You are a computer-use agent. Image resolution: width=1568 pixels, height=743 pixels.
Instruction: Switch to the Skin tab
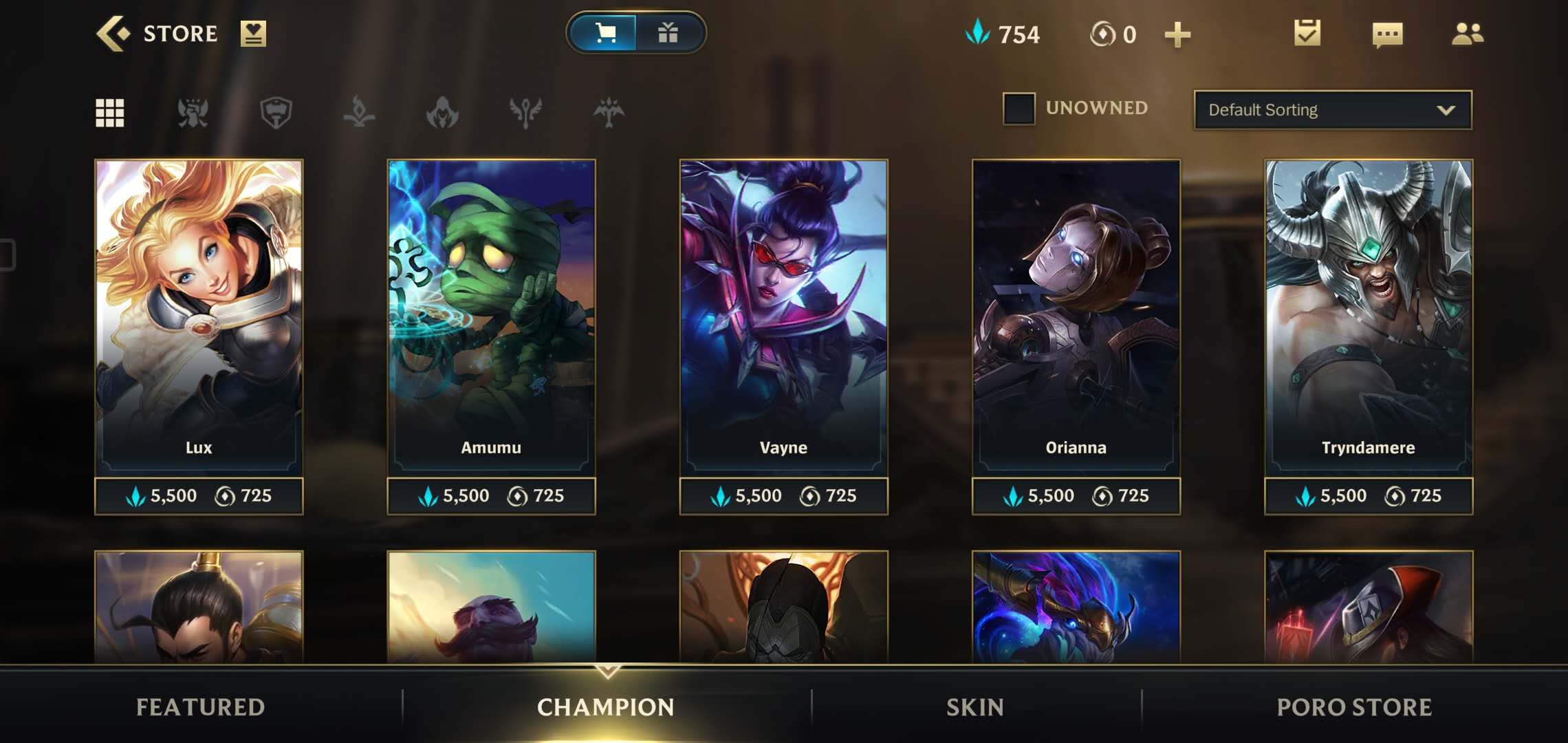coord(975,707)
